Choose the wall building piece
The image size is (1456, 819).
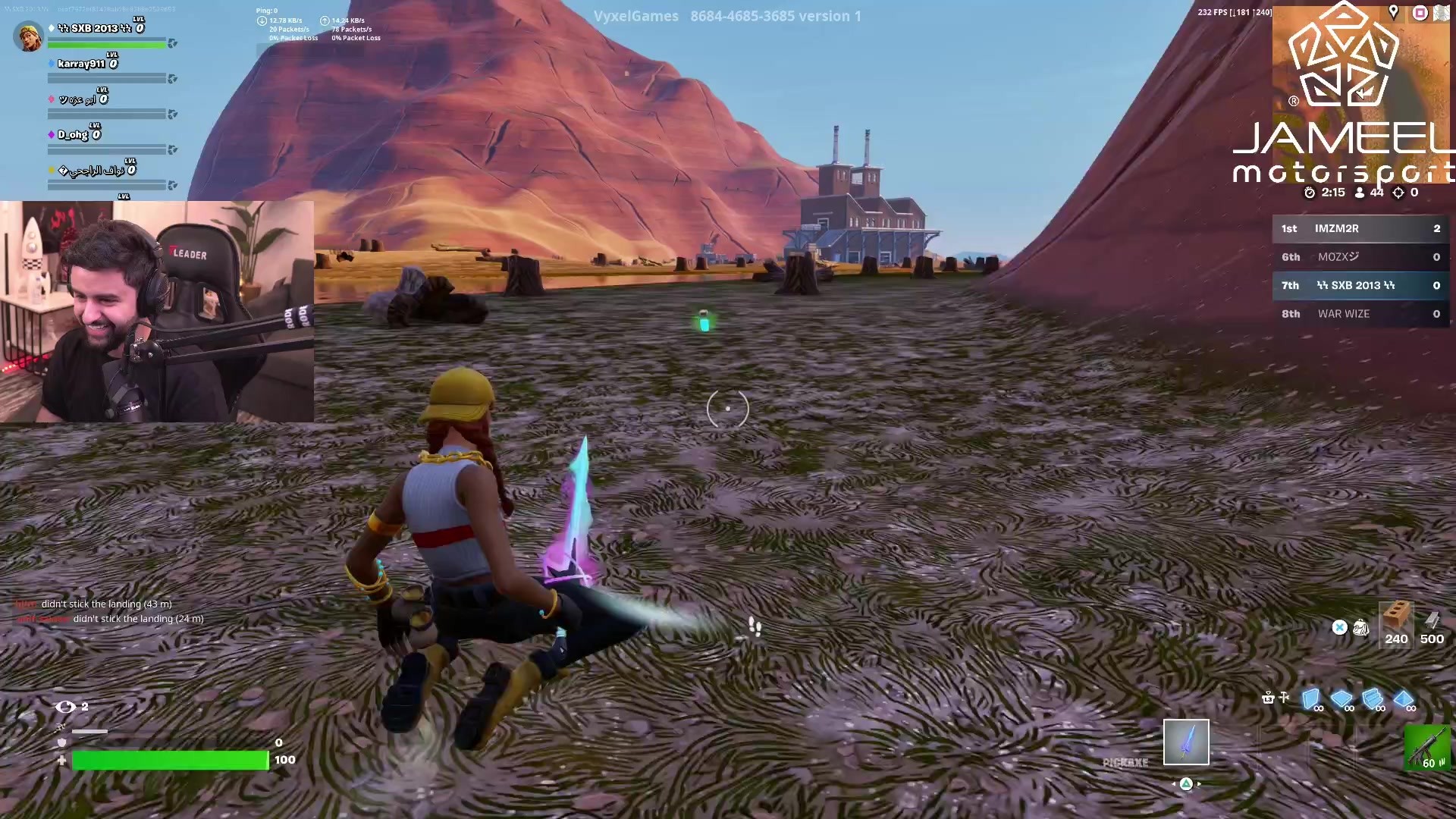click(1310, 698)
